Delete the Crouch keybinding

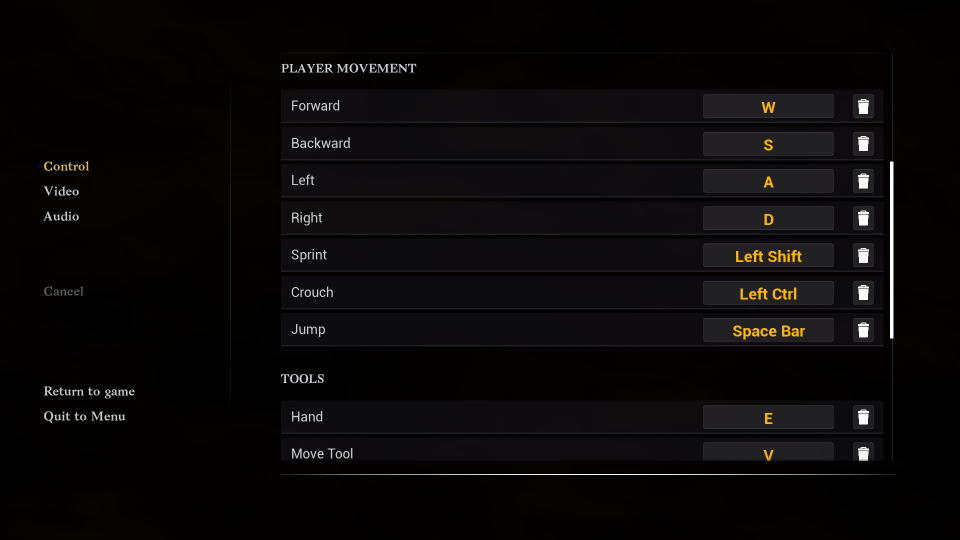[863, 293]
